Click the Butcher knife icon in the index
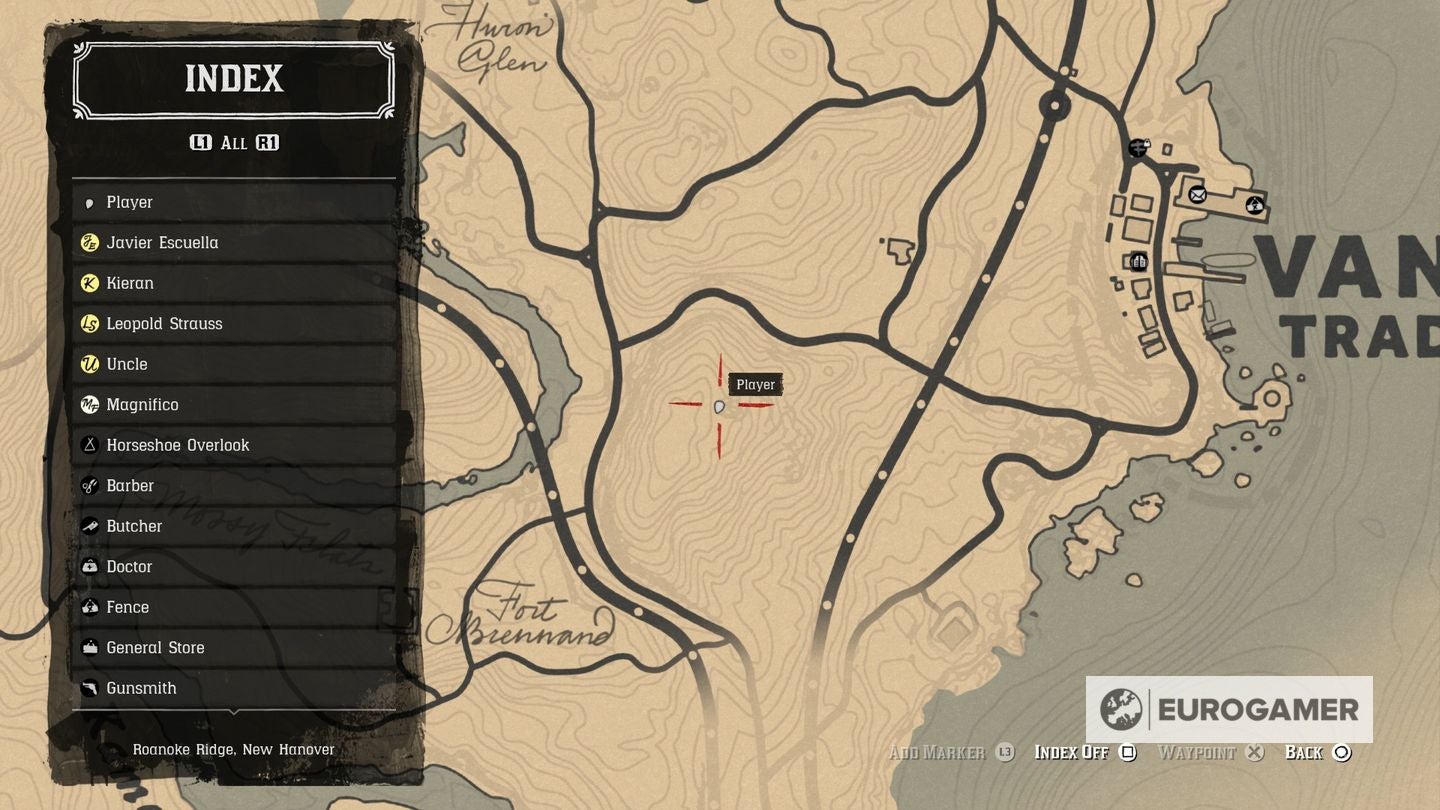Screen dimensions: 1440x810 [x=90, y=526]
